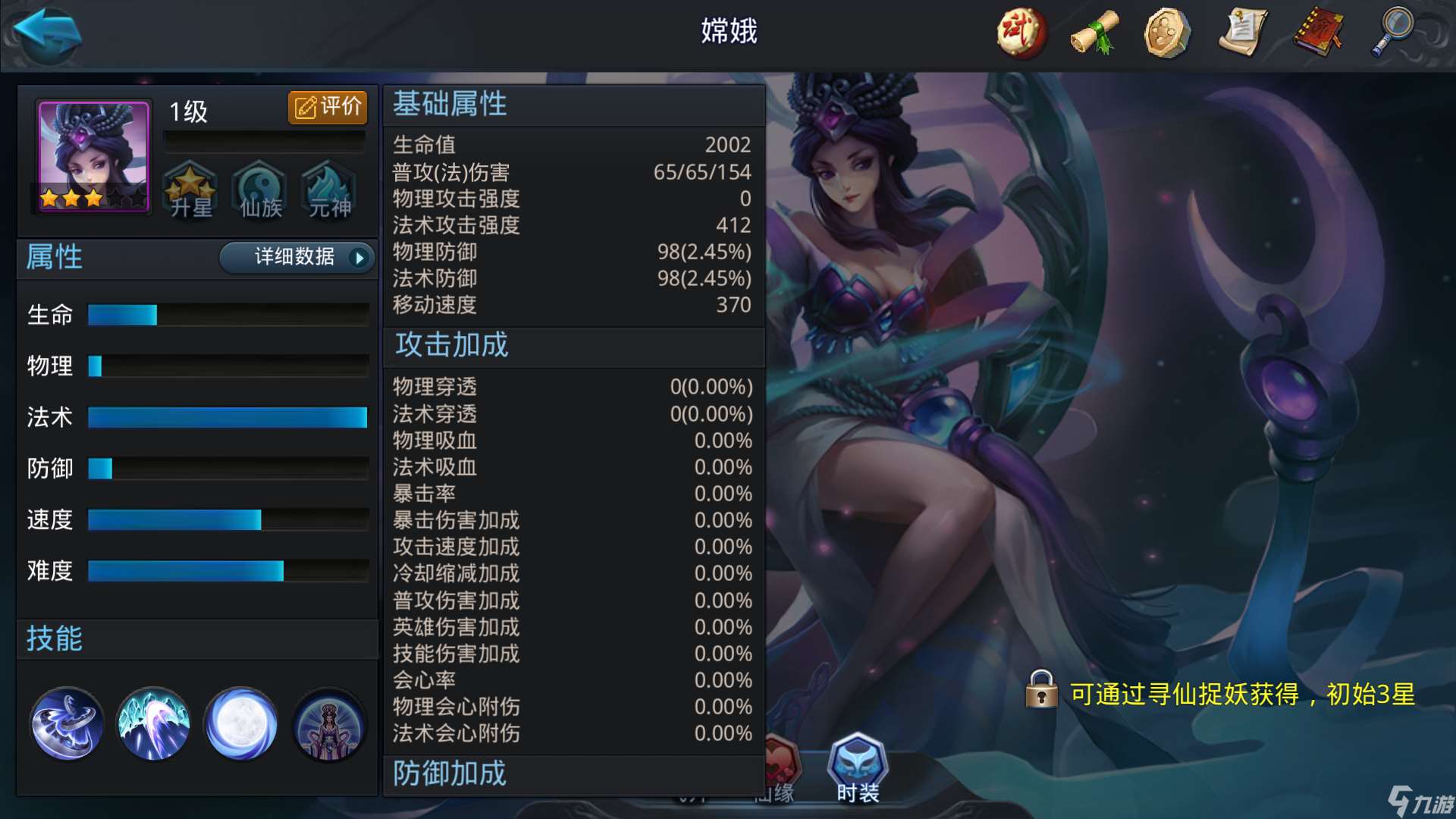Image resolution: width=1456 pixels, height=819 pixels.
Task: 点击嫦娥大招技能图标
Action: pyautogui.click(x=329, y=723)
